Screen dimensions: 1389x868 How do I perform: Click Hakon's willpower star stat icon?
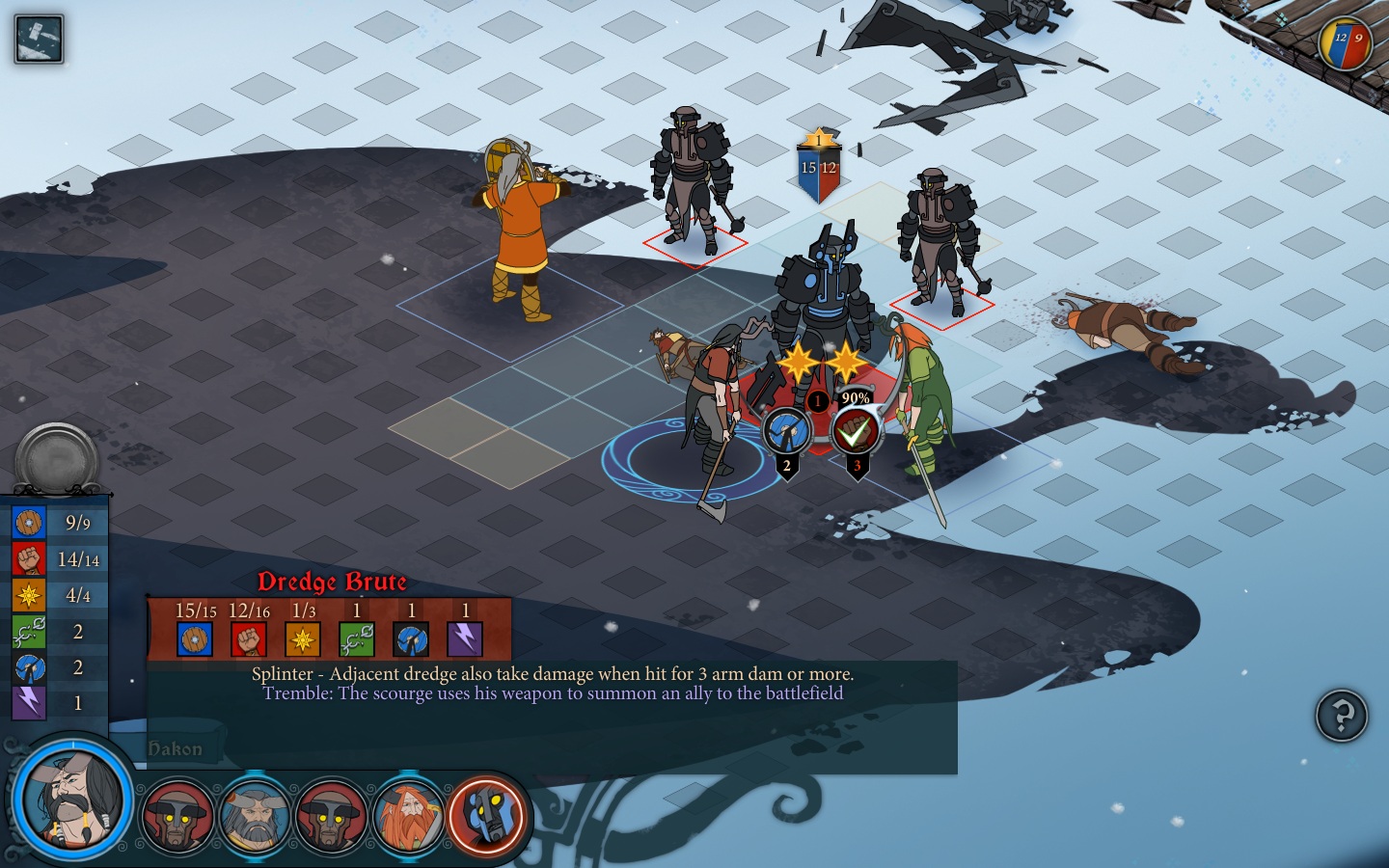click(29, 595)
